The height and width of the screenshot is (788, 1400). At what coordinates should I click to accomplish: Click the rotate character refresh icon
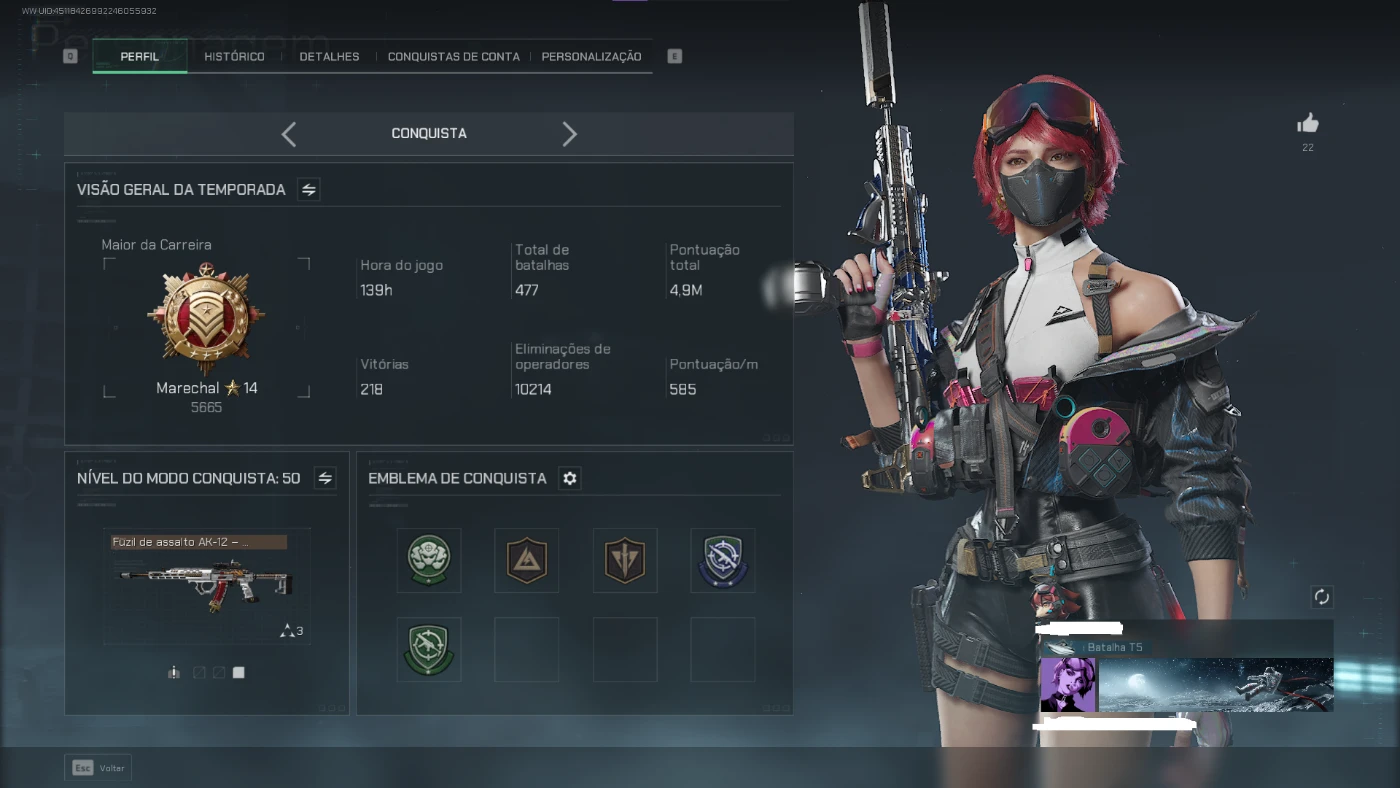[1322, 597]
